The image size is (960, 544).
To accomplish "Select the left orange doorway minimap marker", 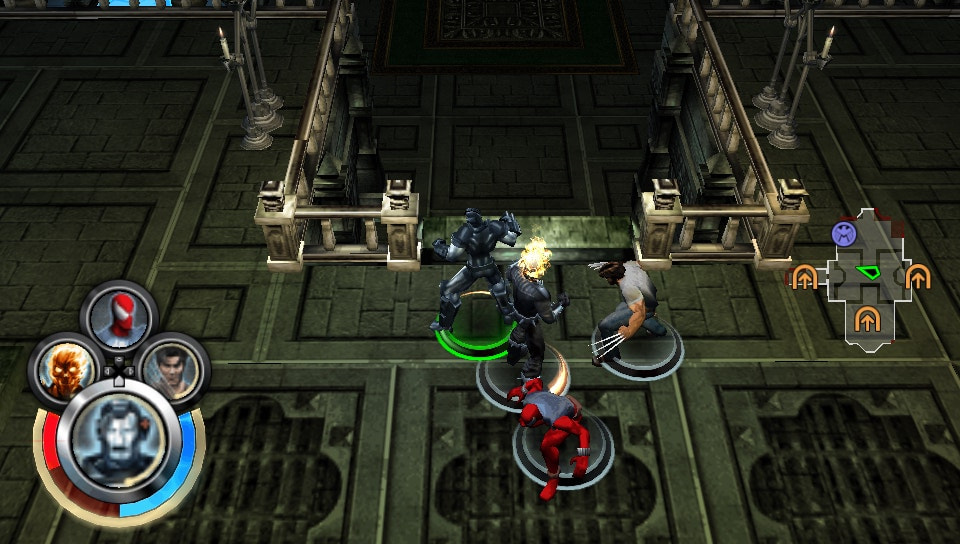I will pyautogui.click(x=804, y=277).
